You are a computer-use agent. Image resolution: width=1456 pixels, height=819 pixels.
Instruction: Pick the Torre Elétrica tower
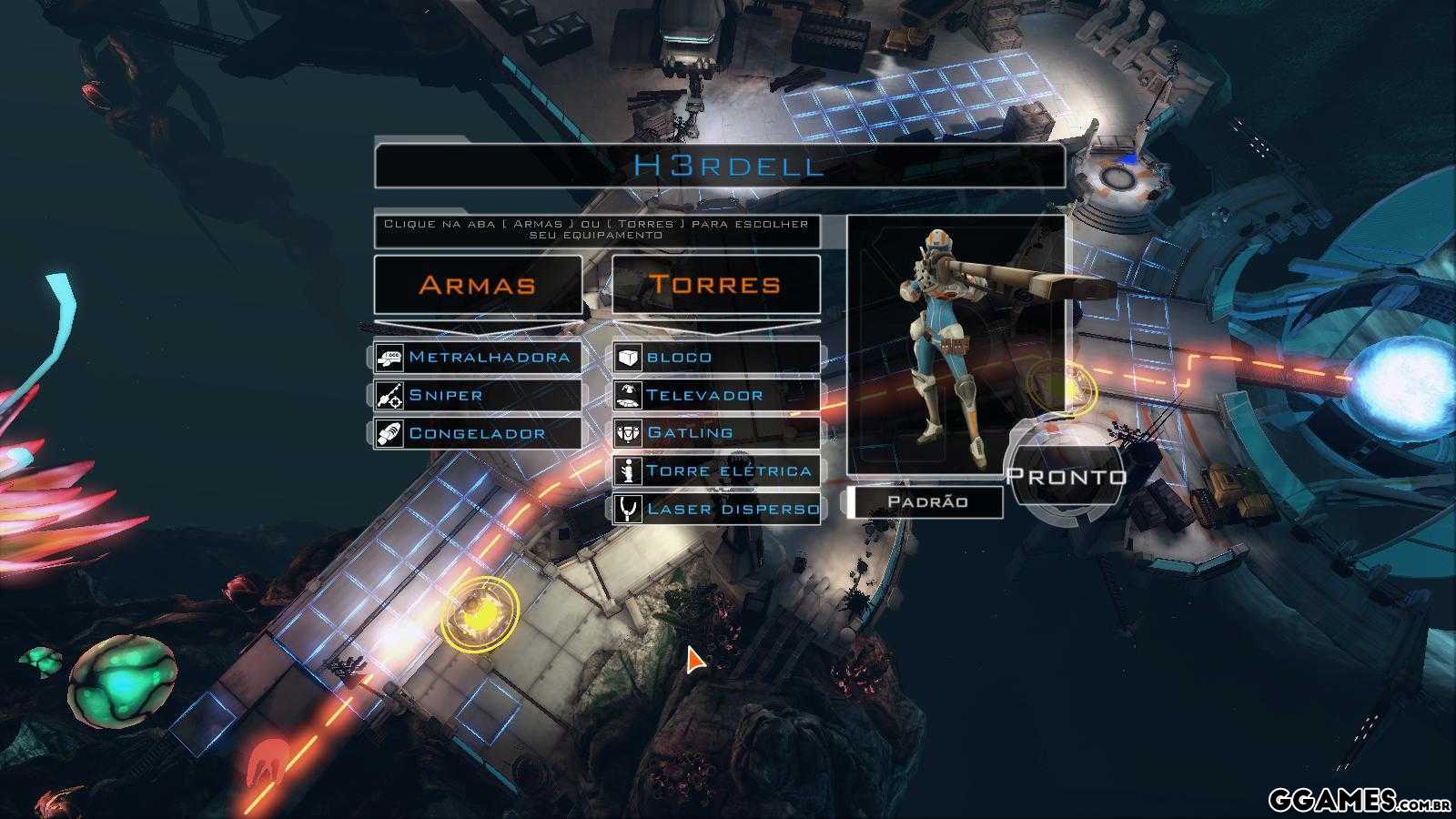tap(716, 470)
